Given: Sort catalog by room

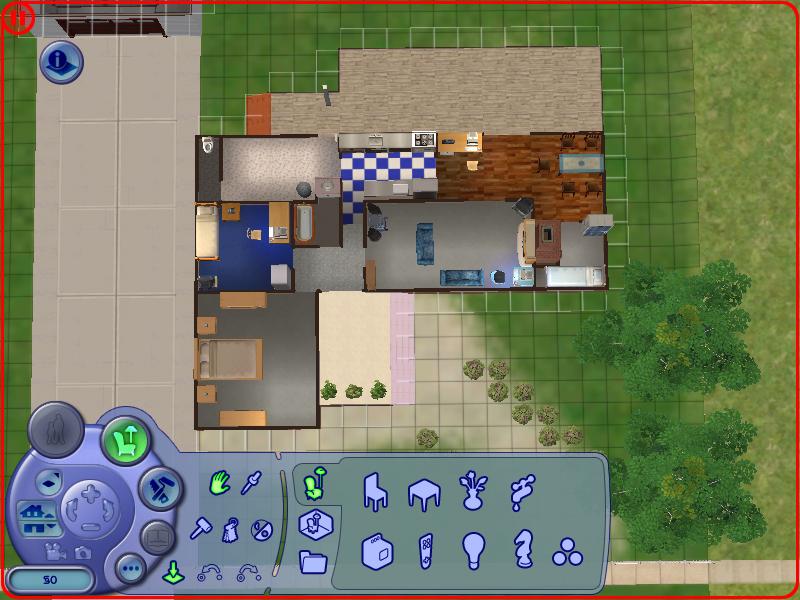Looking at the screenshot, I should pyautogui.click(x=314, y=522).
